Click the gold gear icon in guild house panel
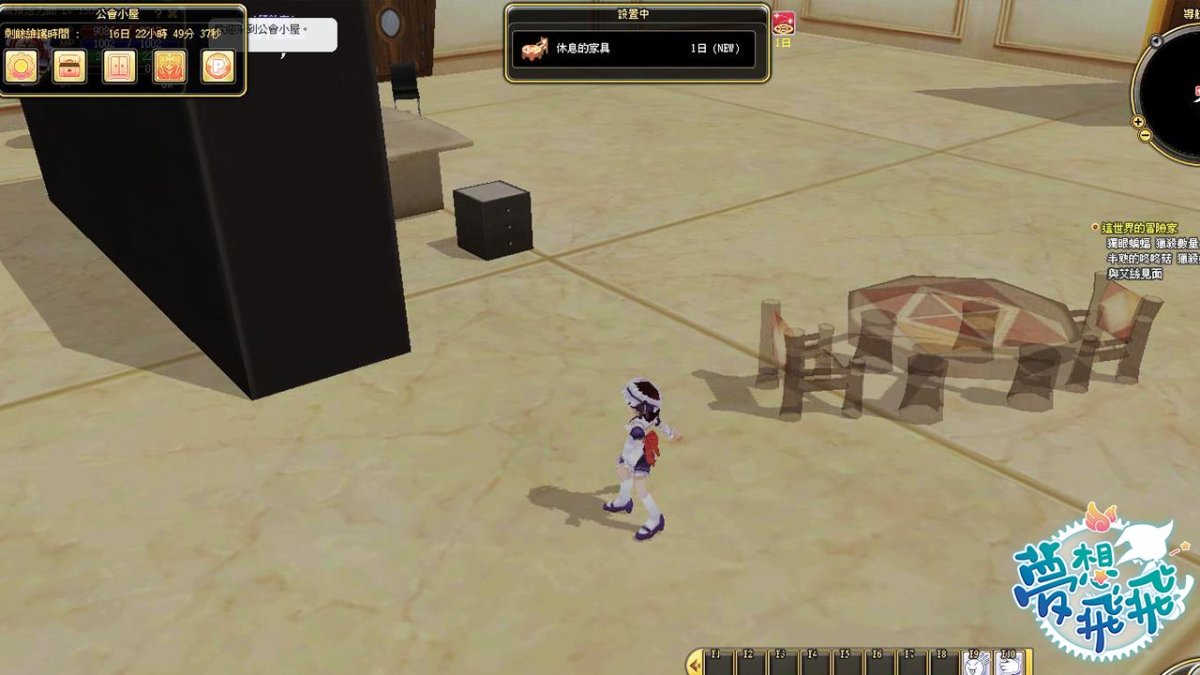The width and height of the screenshot is (1200, 675). click(x=21, y=66)
